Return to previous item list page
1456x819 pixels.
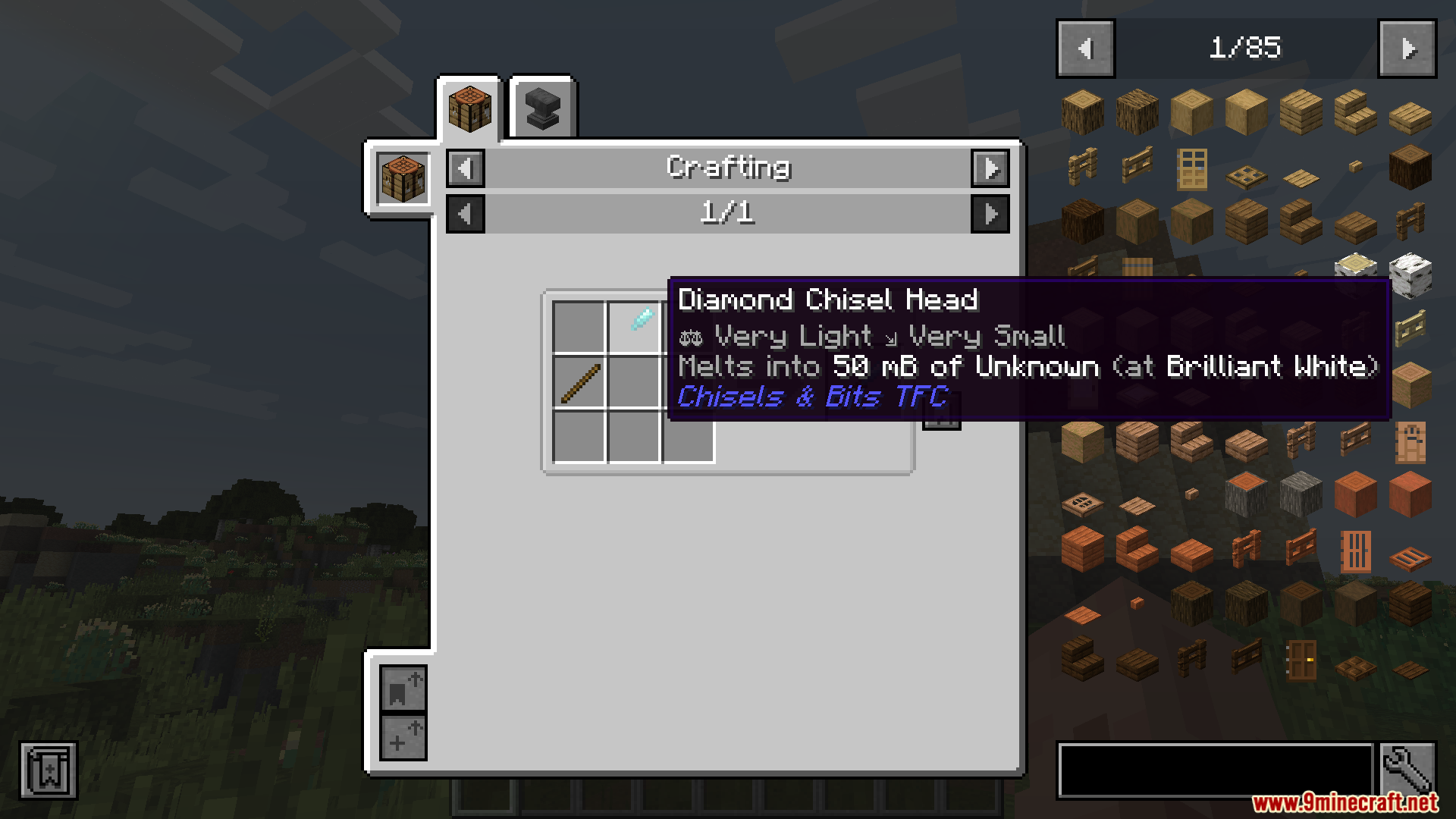point(1085,49)
